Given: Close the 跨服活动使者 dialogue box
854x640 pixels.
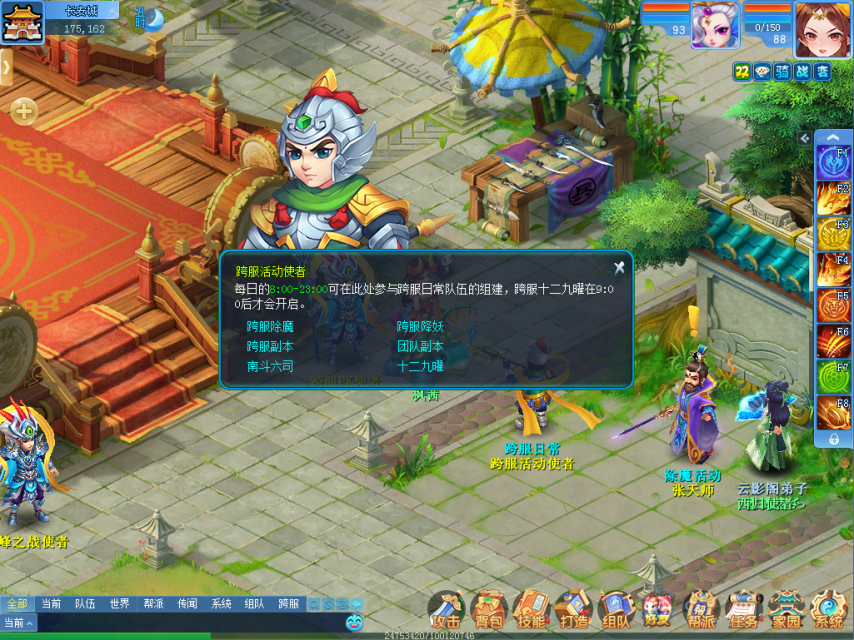Looking at the screenshot, I should click(x=619, y=267).
